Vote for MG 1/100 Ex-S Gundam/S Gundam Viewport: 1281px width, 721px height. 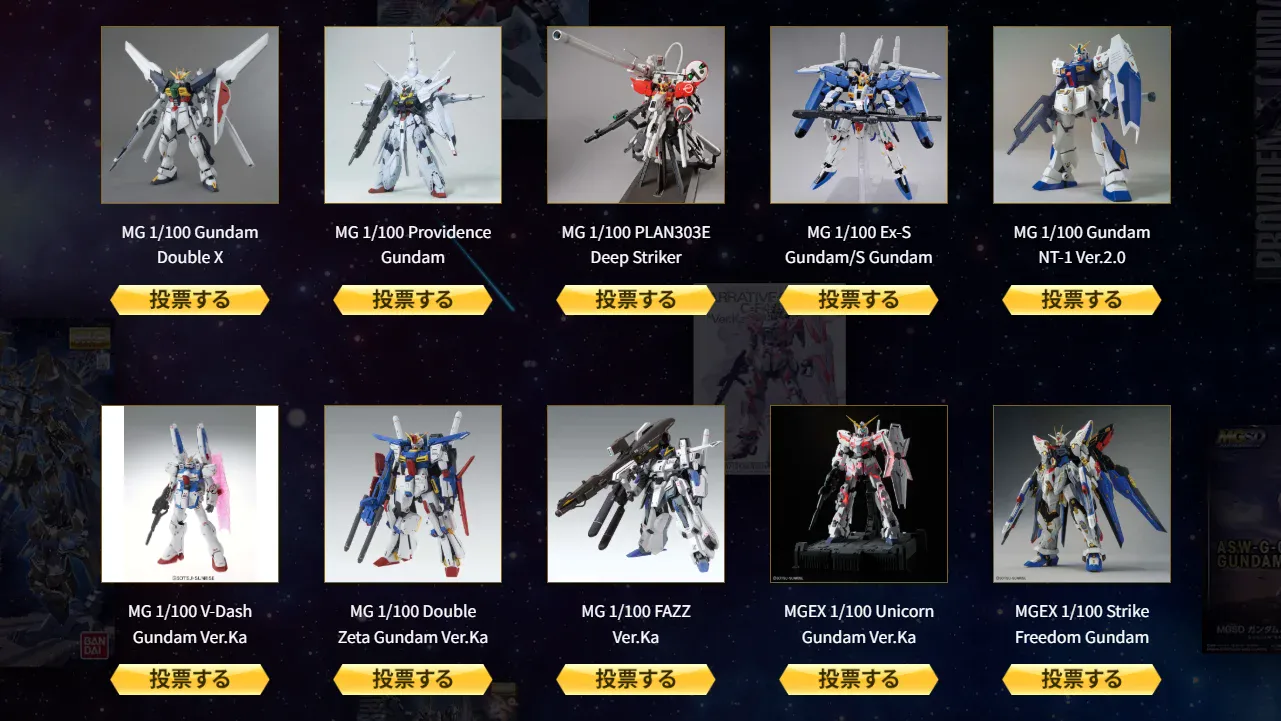point(859,299)
